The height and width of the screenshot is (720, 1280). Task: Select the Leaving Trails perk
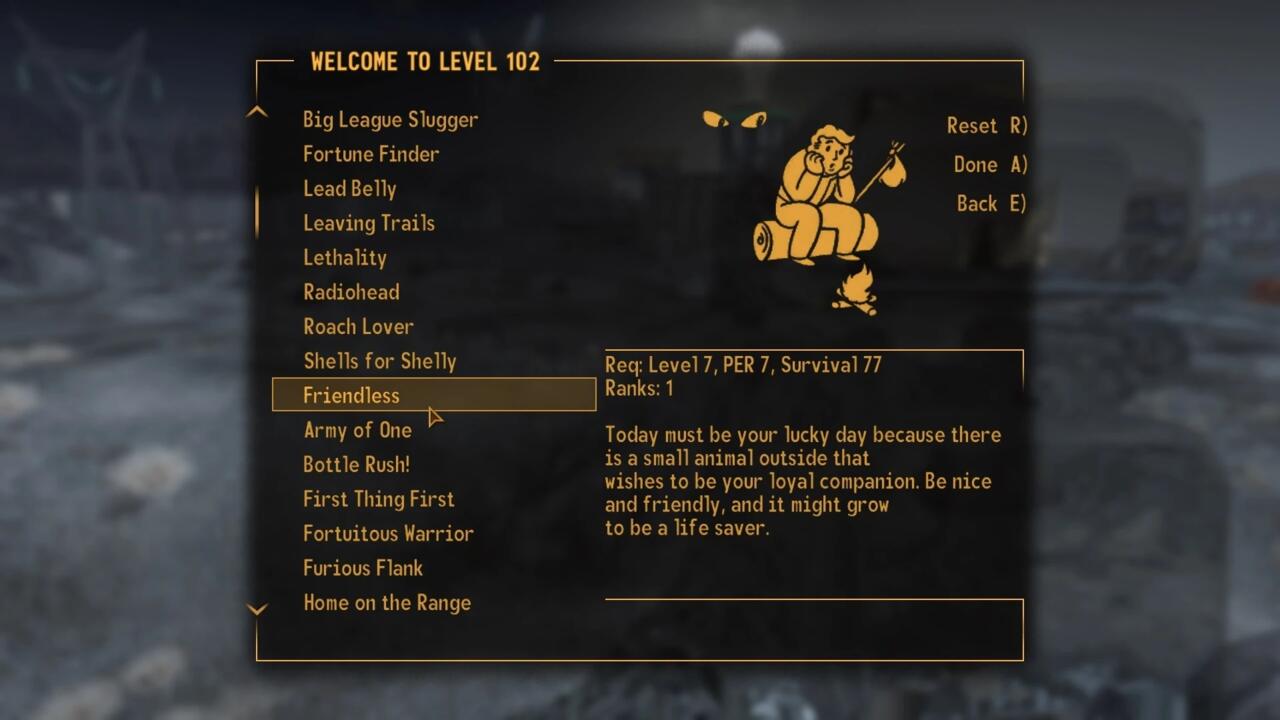(x=369, y=223)
